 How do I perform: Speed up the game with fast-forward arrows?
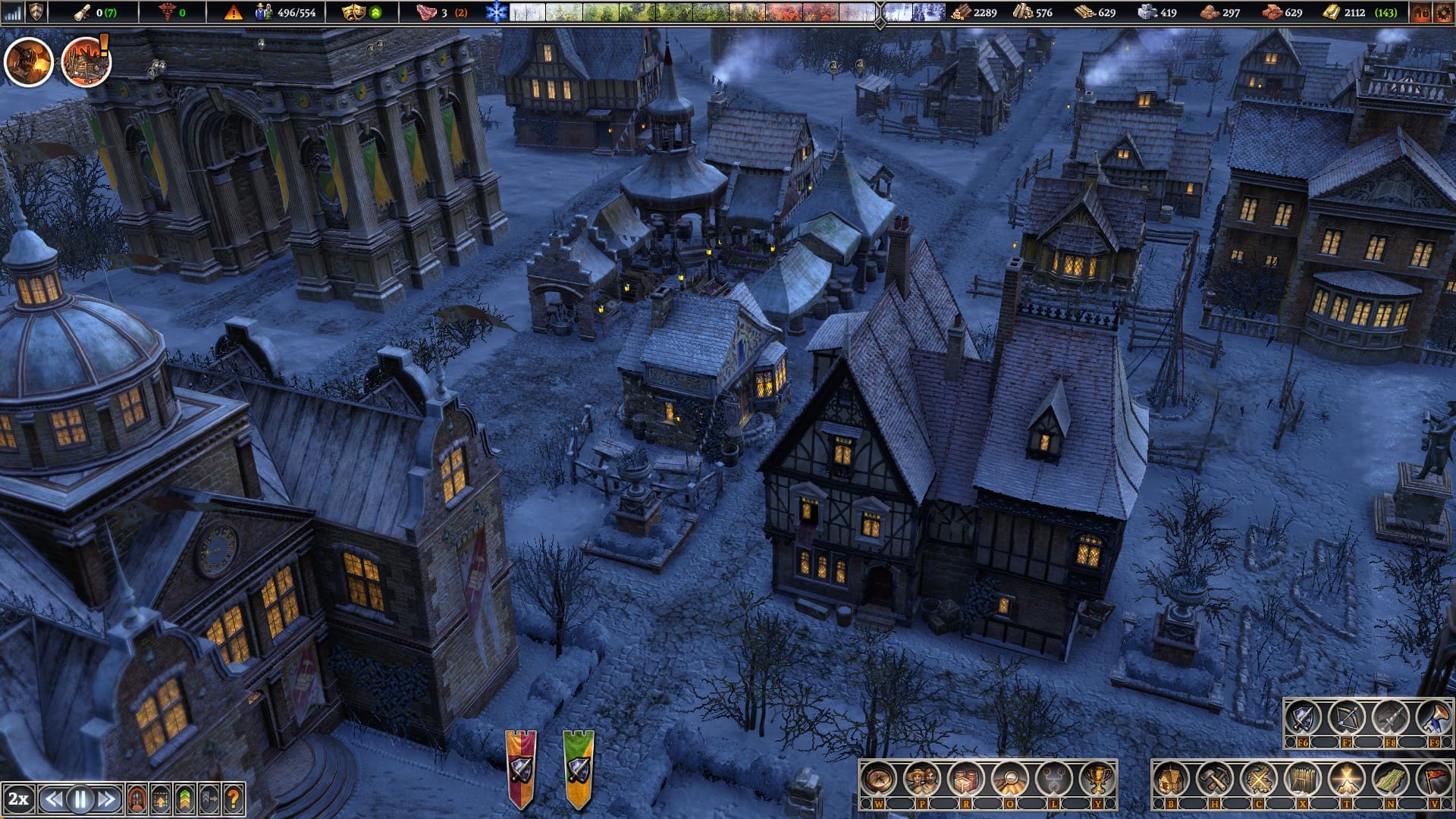(107, 799)
